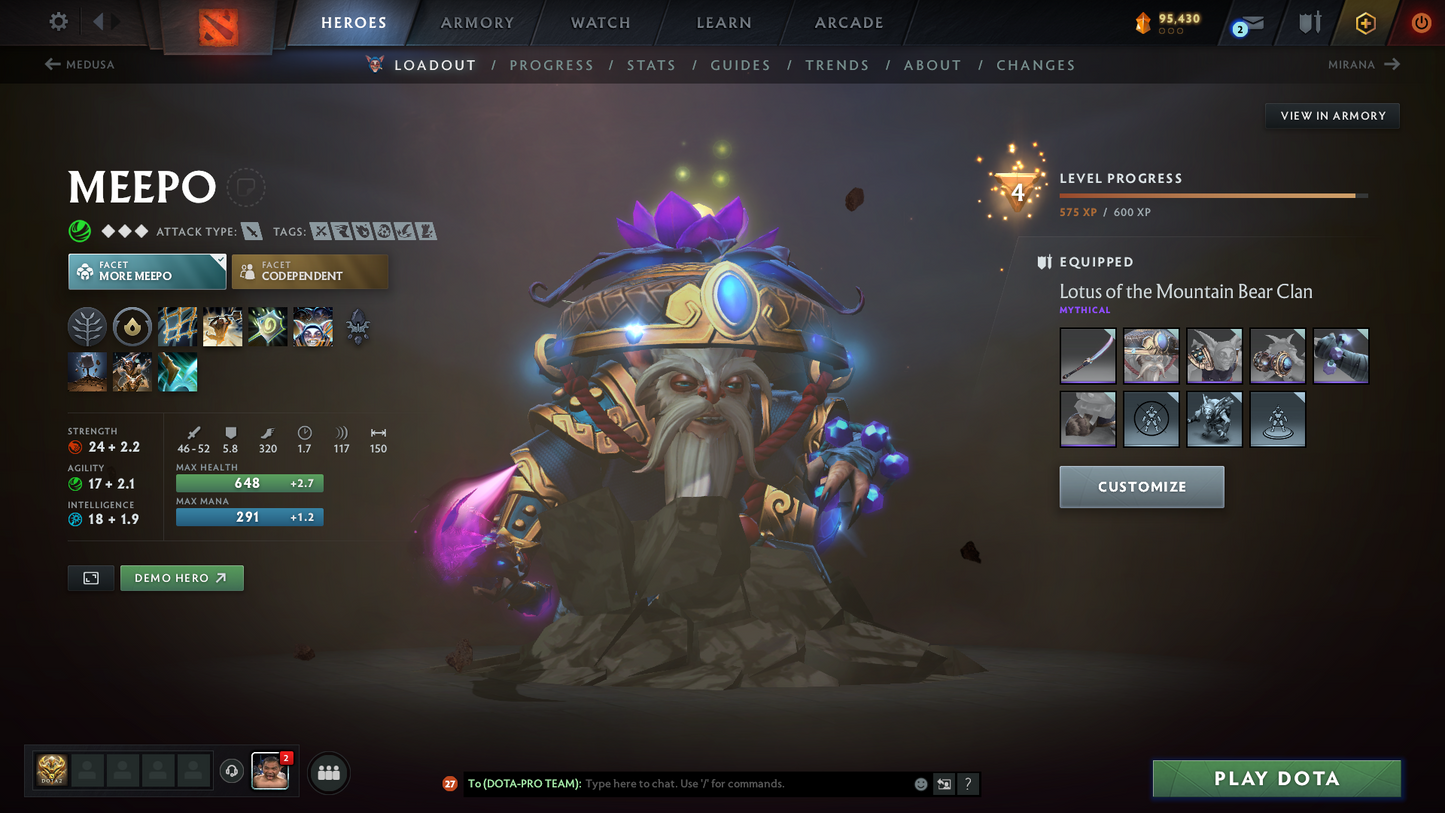Select the More Meepo facet
Screen dimensions: 1445x813
click(x=147, y=271)
